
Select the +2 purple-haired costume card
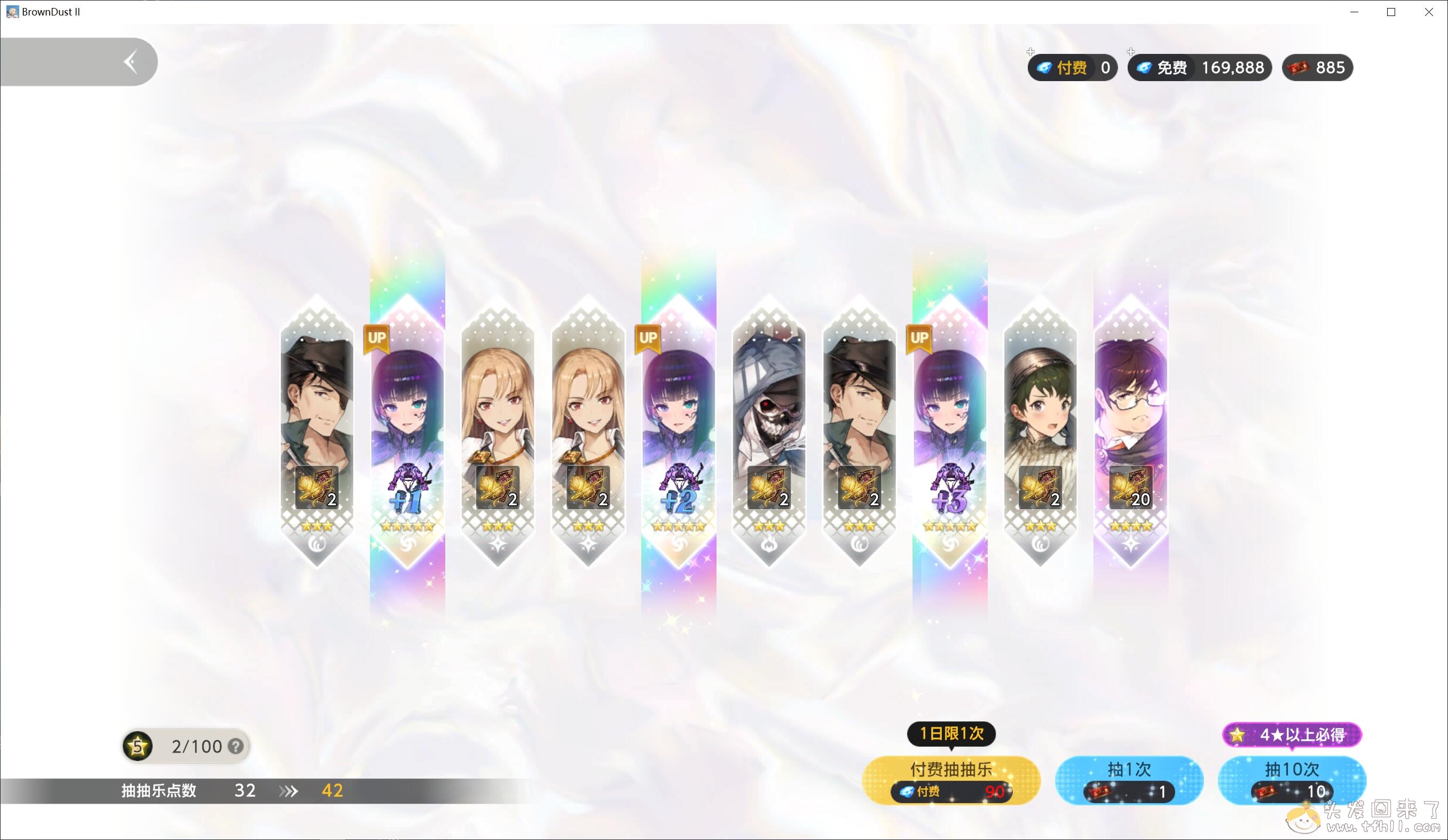[x=679, y=431]
